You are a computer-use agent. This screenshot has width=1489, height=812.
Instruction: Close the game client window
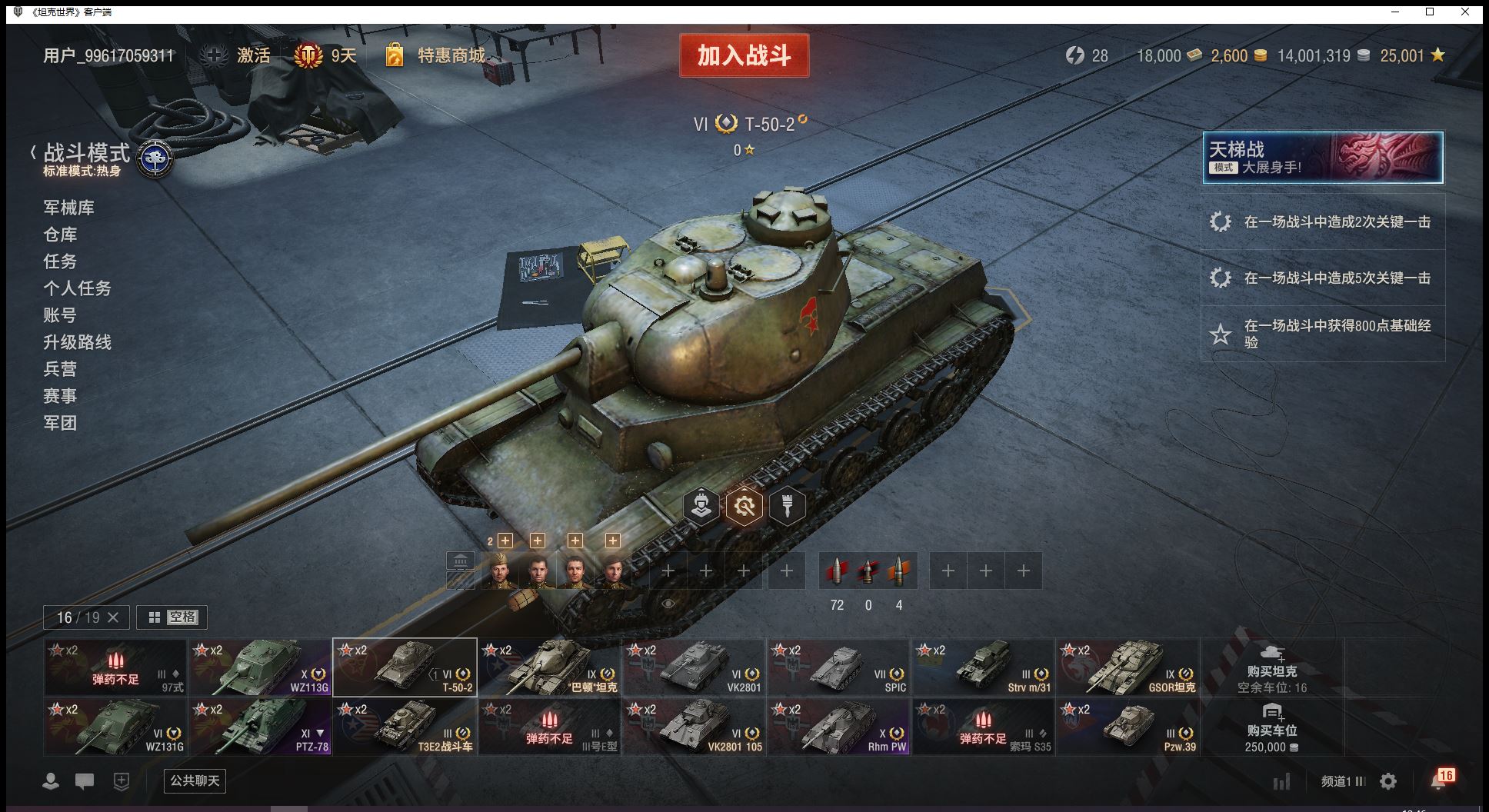click(x=1465, y=12)
